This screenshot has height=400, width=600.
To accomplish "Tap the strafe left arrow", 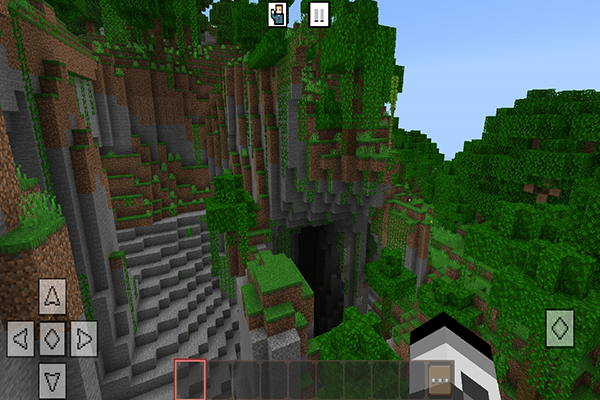I will click(21, 337).
